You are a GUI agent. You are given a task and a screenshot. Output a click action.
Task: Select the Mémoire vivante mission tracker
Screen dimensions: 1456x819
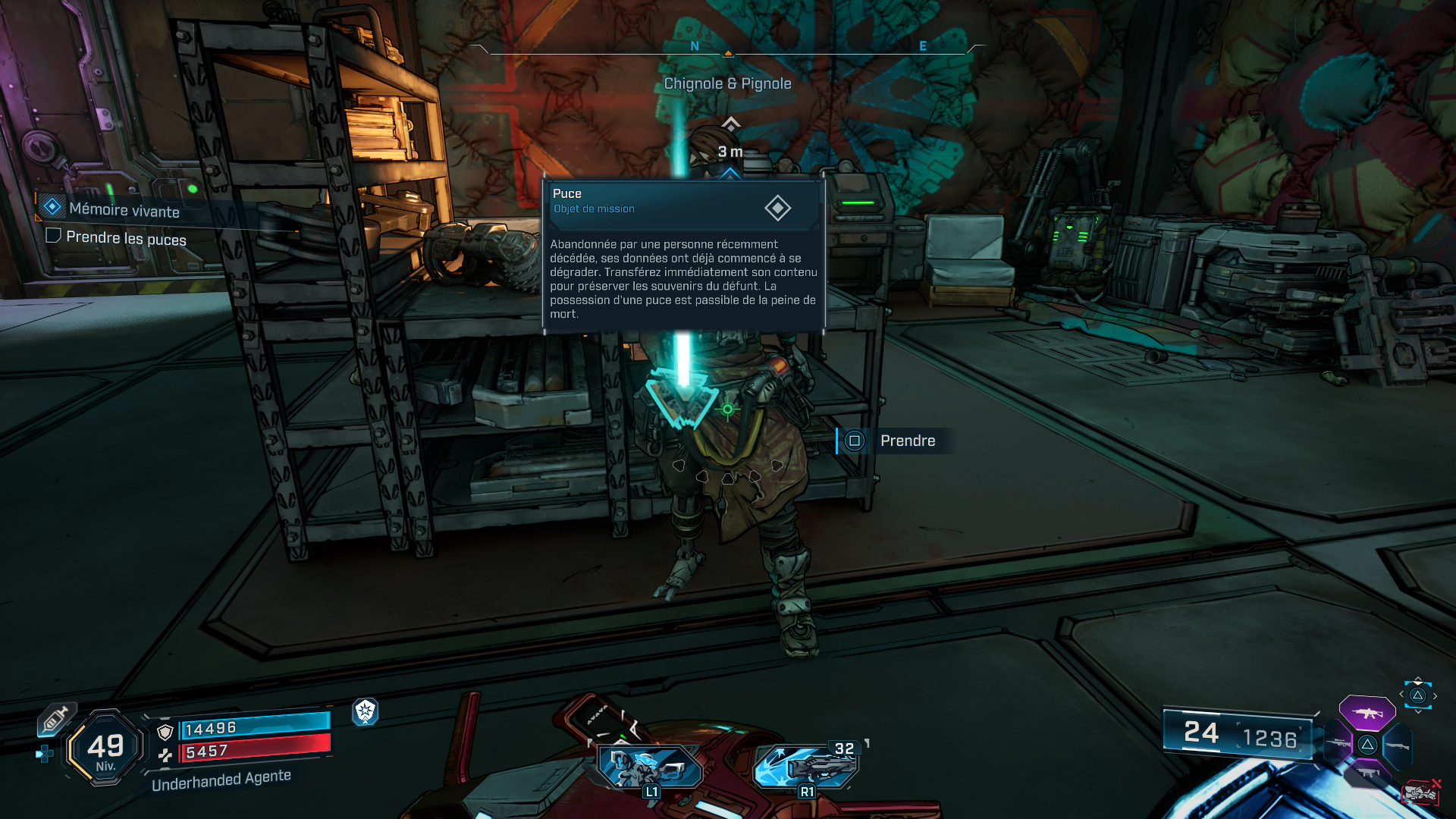point(124,210)
